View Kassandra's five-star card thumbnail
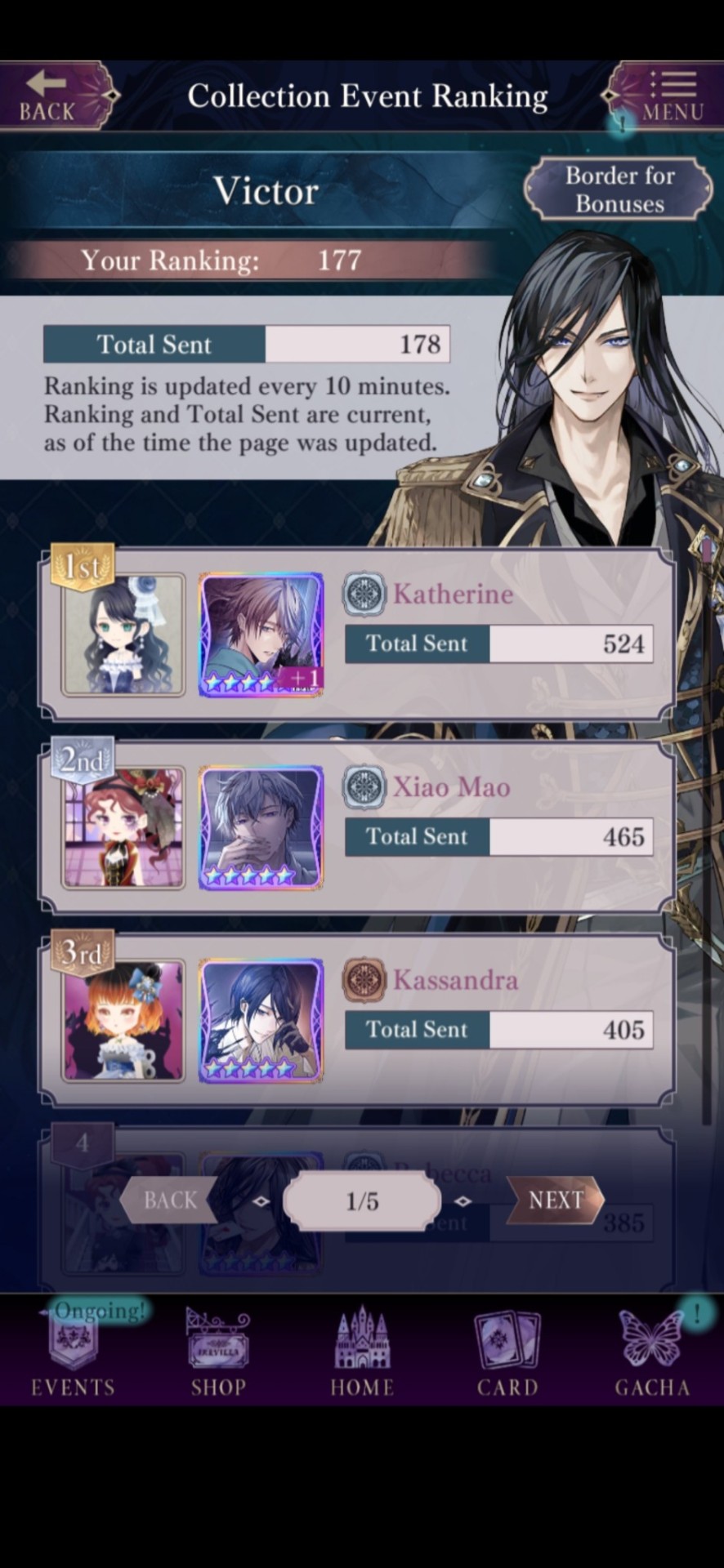This screenshot has height=1568, width=724. pos(261,1021)
